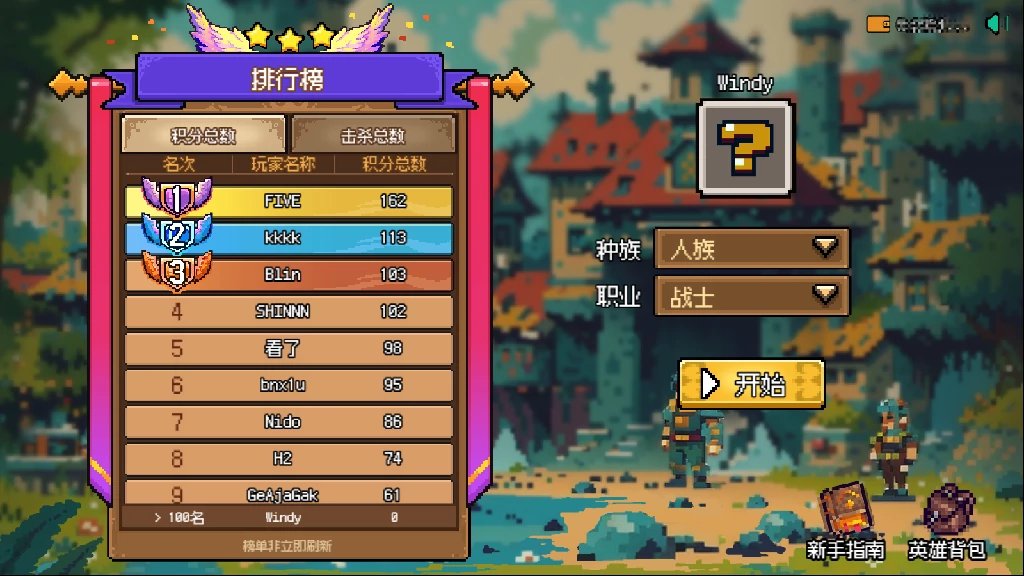Choose the bnxlu leaderboard row
Screen dimensions: 1024x576
tap(288, 385)
